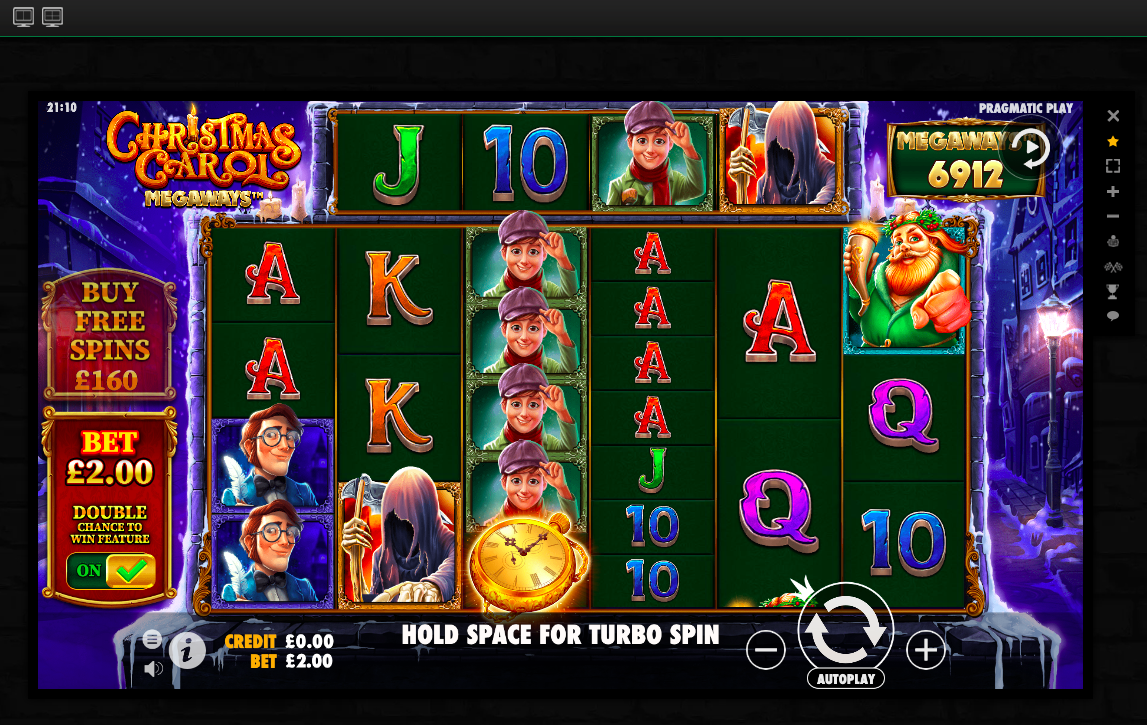Mute the game sound
Viewport: 1147px width, 725px height.
[x=153, y=669]
